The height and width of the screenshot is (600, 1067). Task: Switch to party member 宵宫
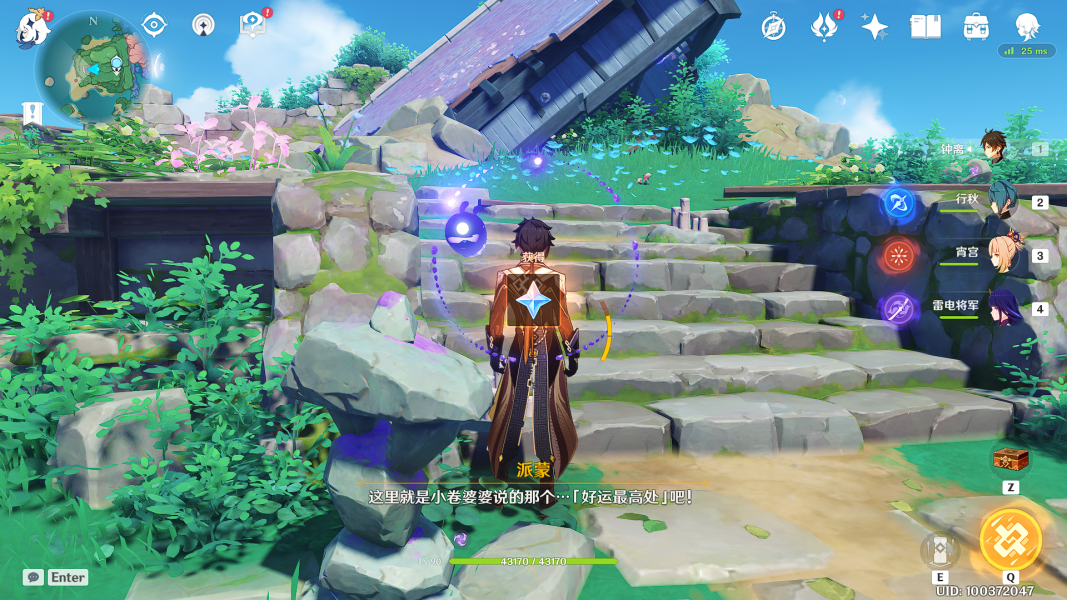point(1002,254)
